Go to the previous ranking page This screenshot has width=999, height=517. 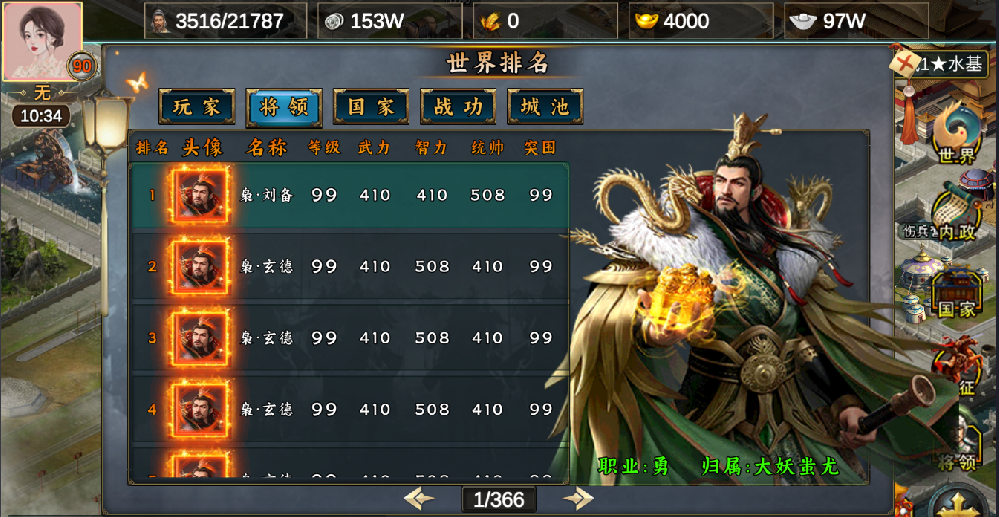419,498
